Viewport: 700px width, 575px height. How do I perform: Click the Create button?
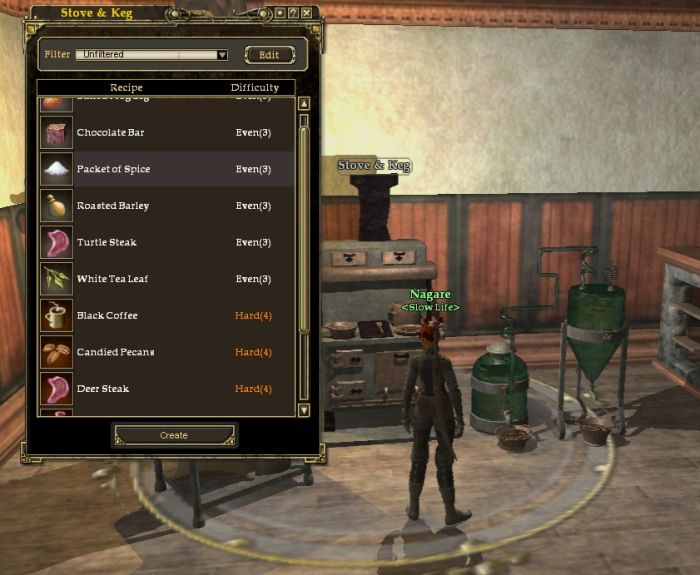pos(174,435)
